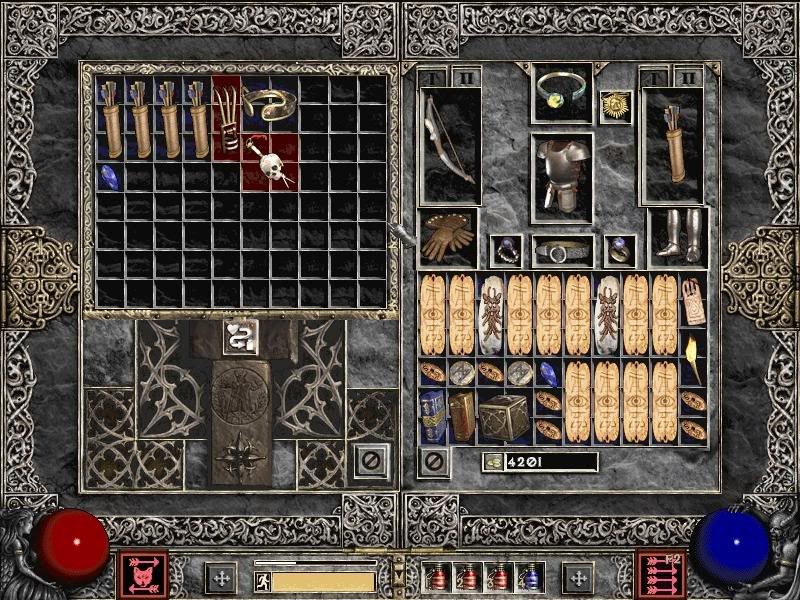
Task: Pick up the claw weapon in the cube
Action: coord(227,117)
